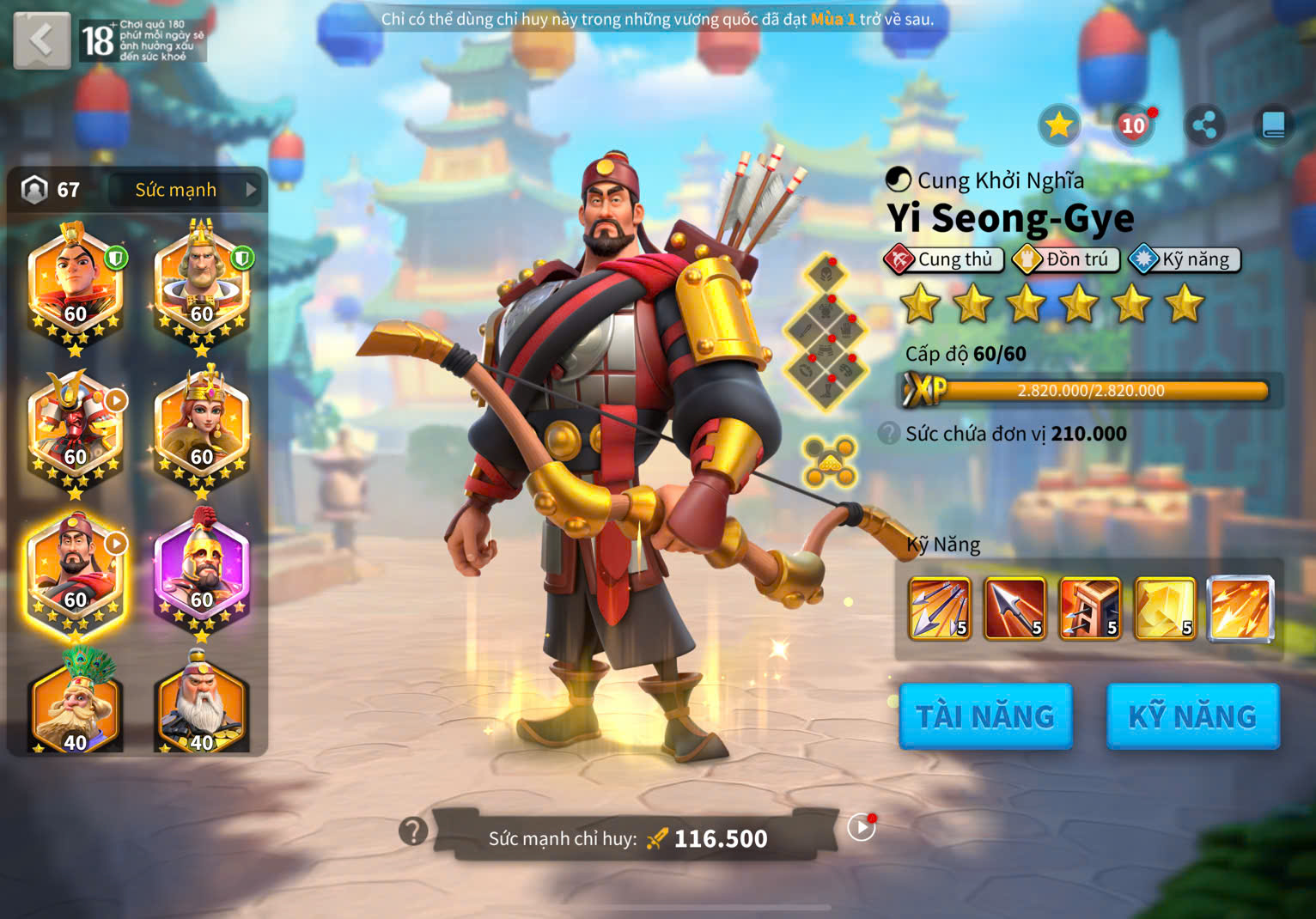Image resolution: width=1316 pixels, height=919 pixels.
Task: Choose the red samurai armor commander portrait
Action: point(76,431)
